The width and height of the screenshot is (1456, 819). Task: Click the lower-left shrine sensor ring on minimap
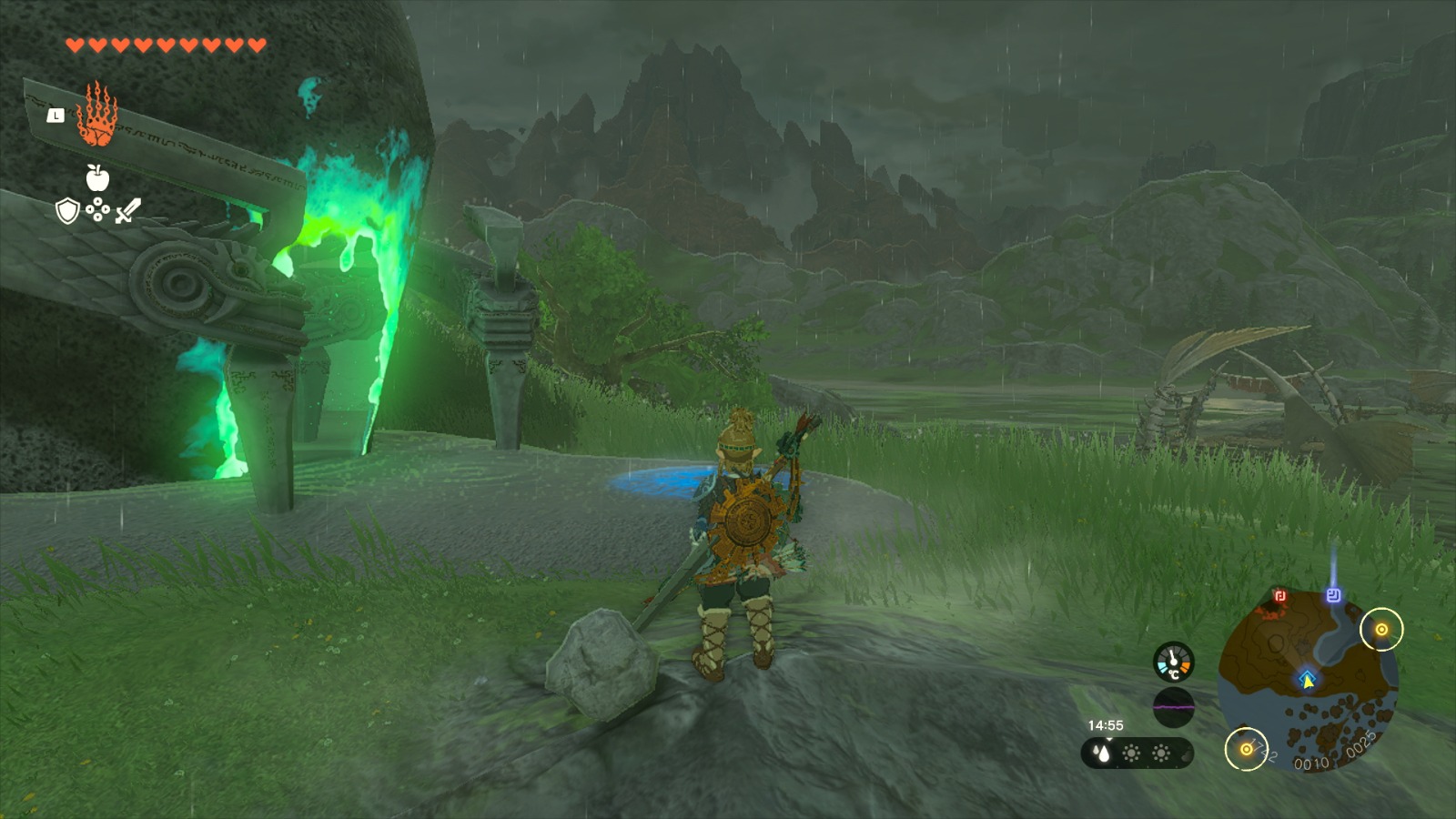coord(1246,749)
